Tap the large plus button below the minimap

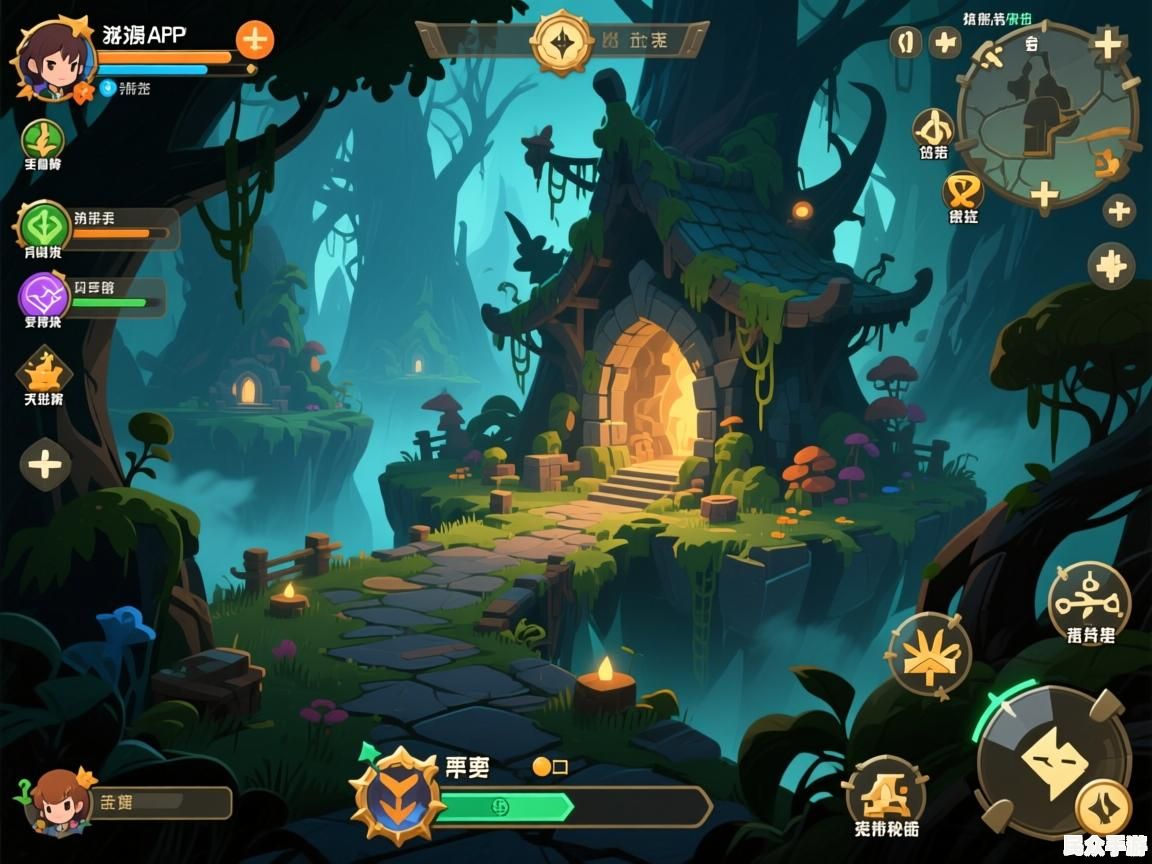tap(1111, 266)
